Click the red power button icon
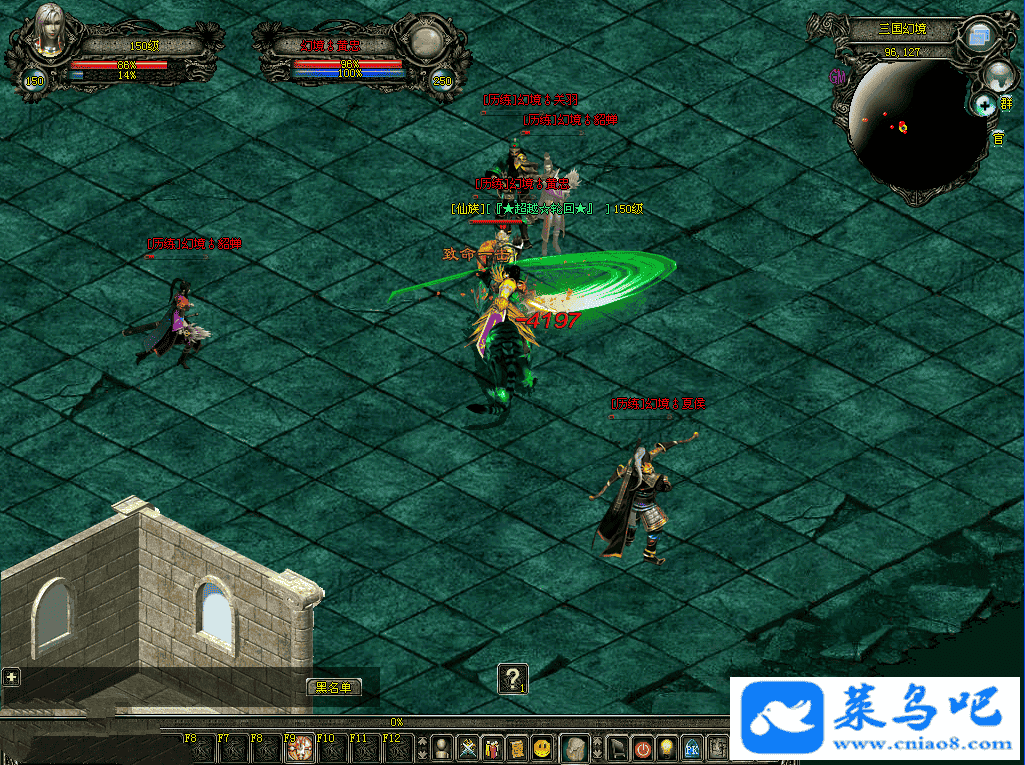This screenshot has width=1025, height=765. [642, 747]
